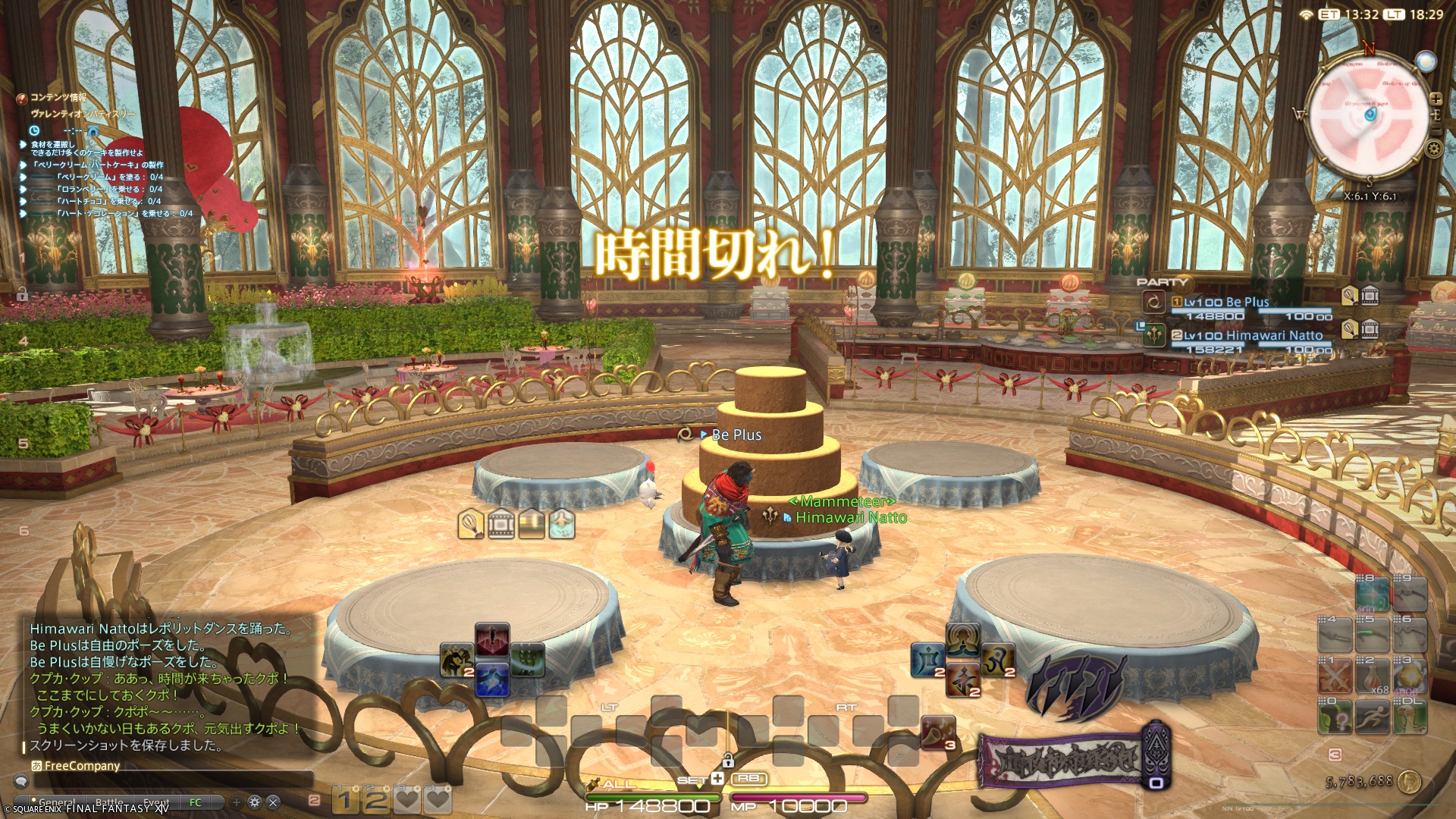1456x819 pixels.
Task: Switch to hotbar set number 1
Action: (344, 799)
